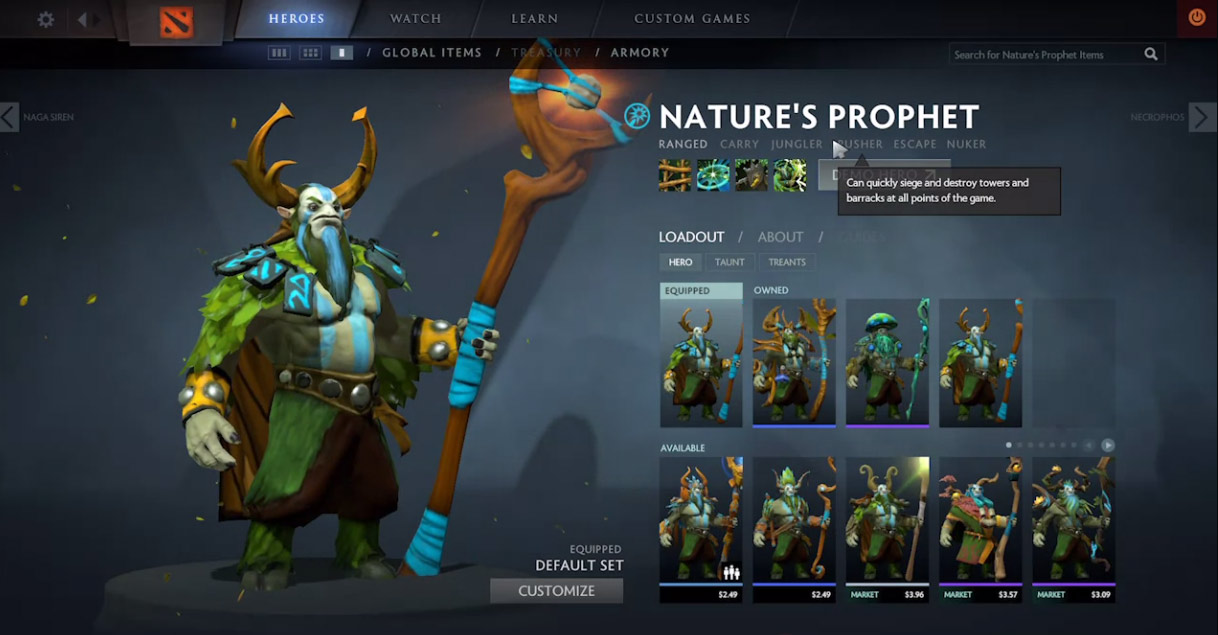
Task: Switch to the Watch tab
Action: [x=416, y=19]
